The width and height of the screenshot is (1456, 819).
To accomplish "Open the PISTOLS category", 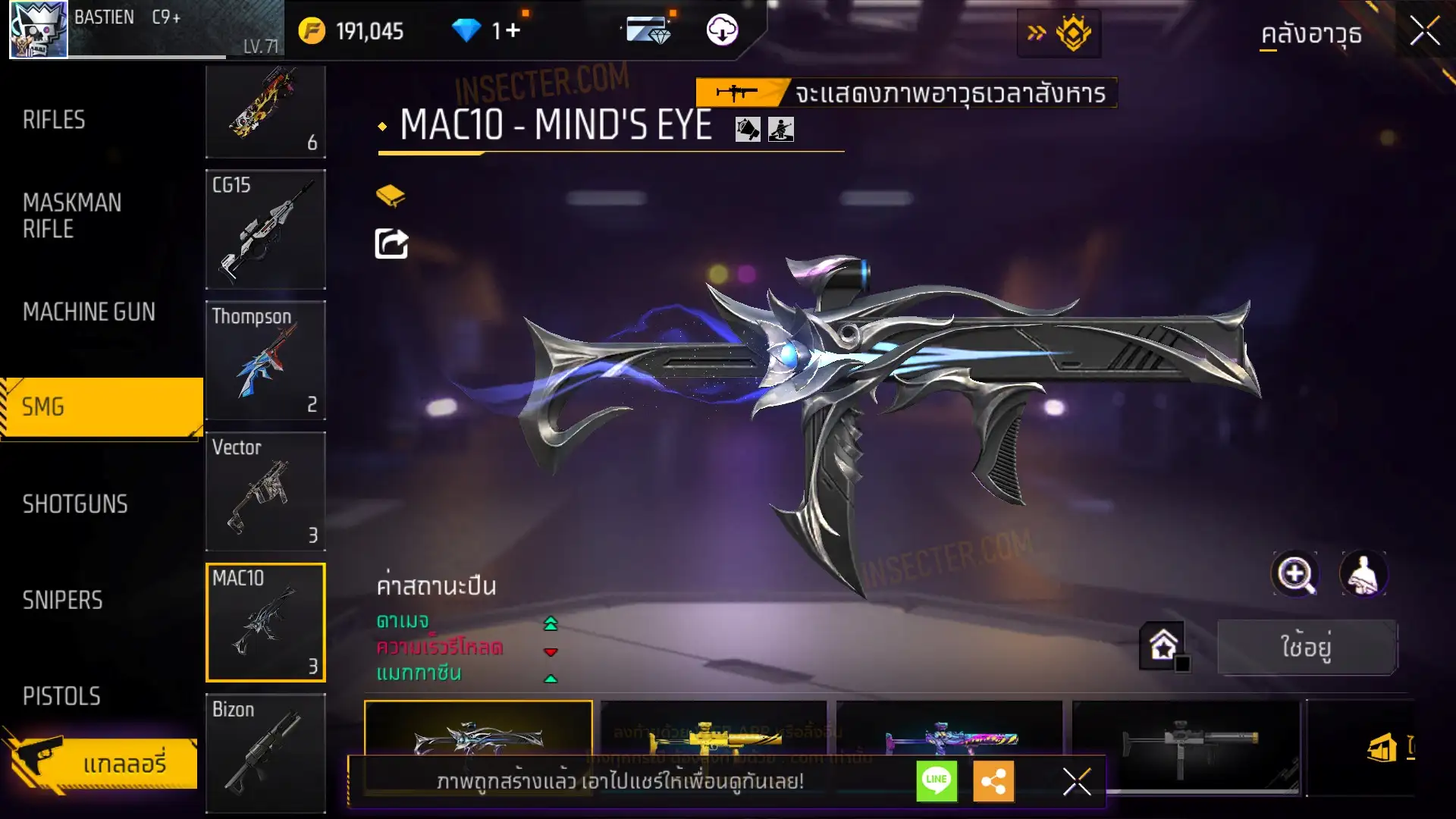I will coord(61,696).
